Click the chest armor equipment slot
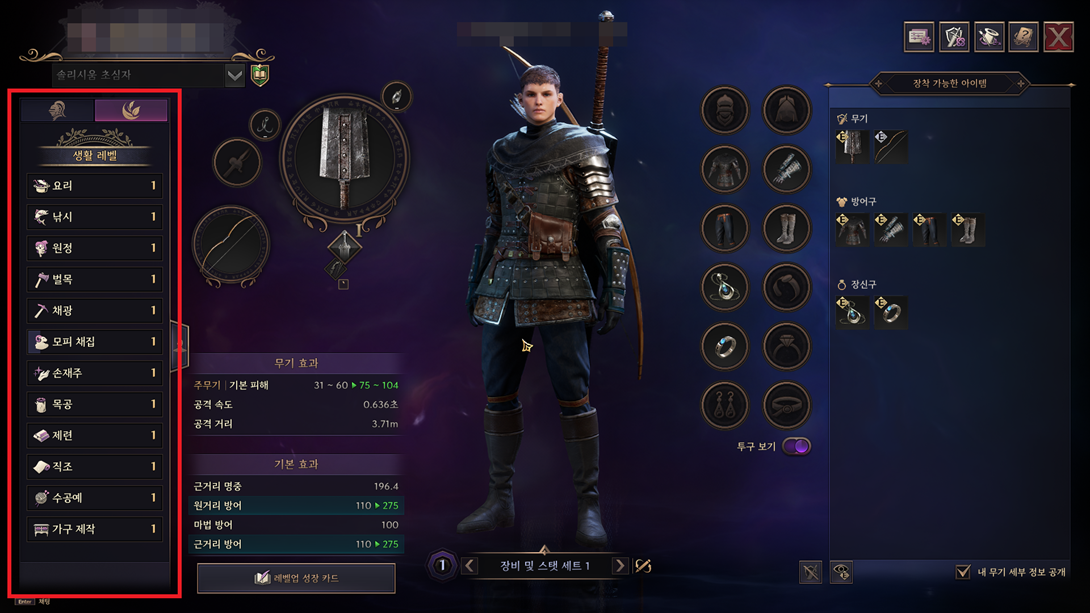The width and height of the screenshot is (1090, 613). [x=725, y=168]
